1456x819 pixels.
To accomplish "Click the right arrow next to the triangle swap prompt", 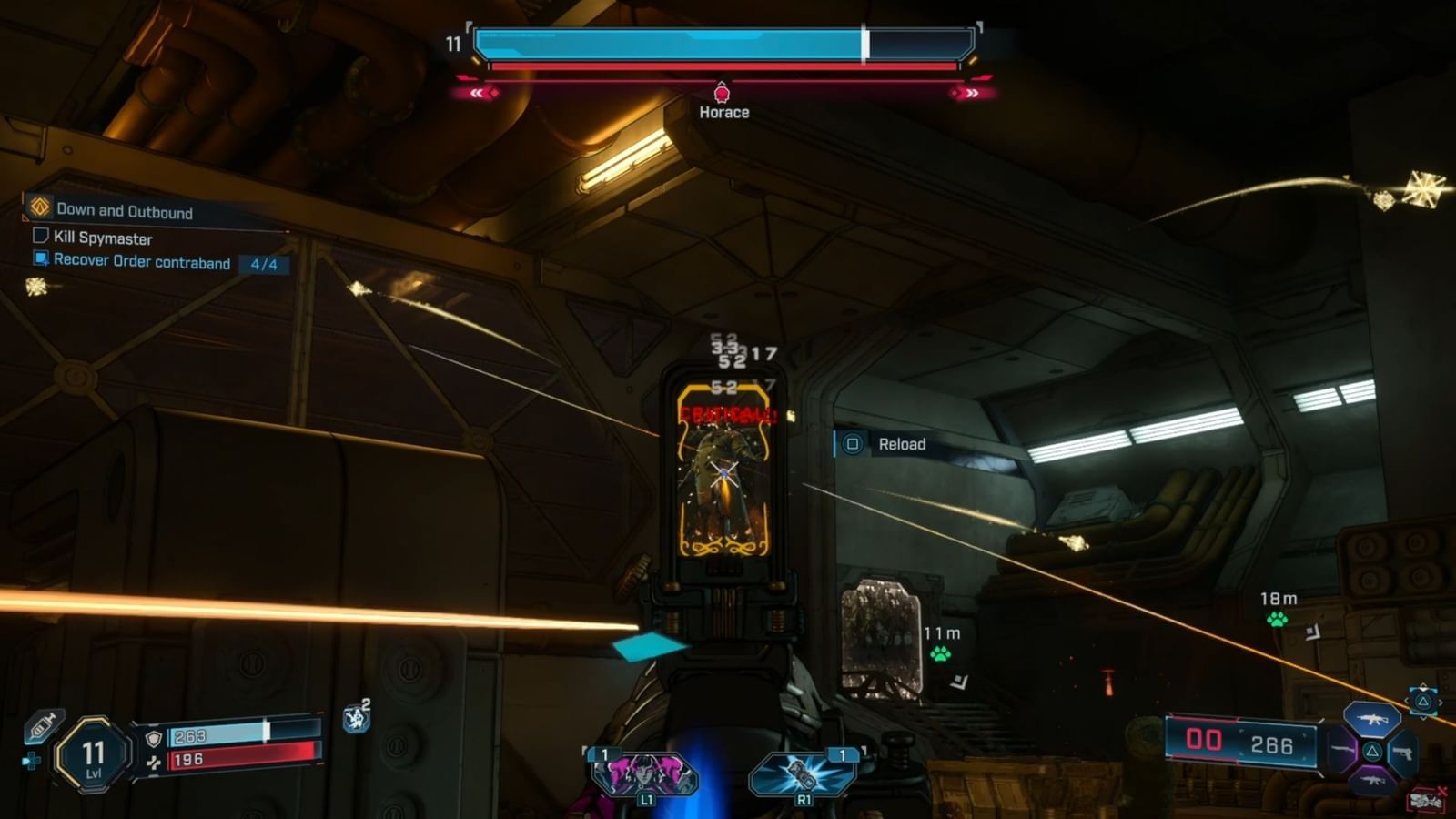I will [1441, 702].
